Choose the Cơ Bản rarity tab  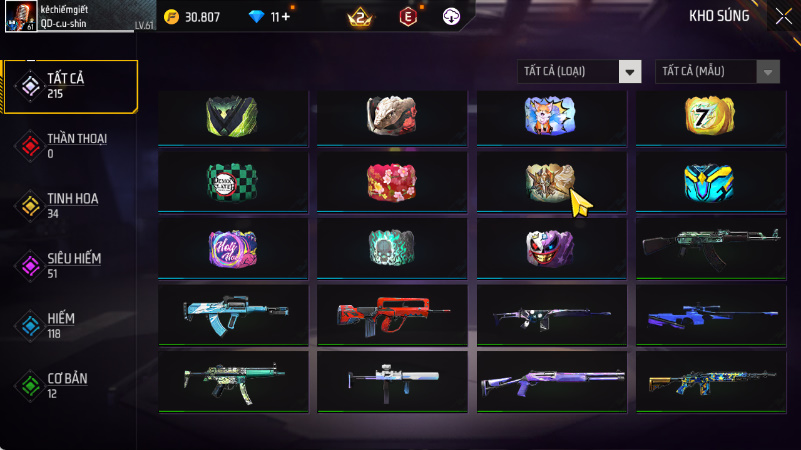pos(72,385)
